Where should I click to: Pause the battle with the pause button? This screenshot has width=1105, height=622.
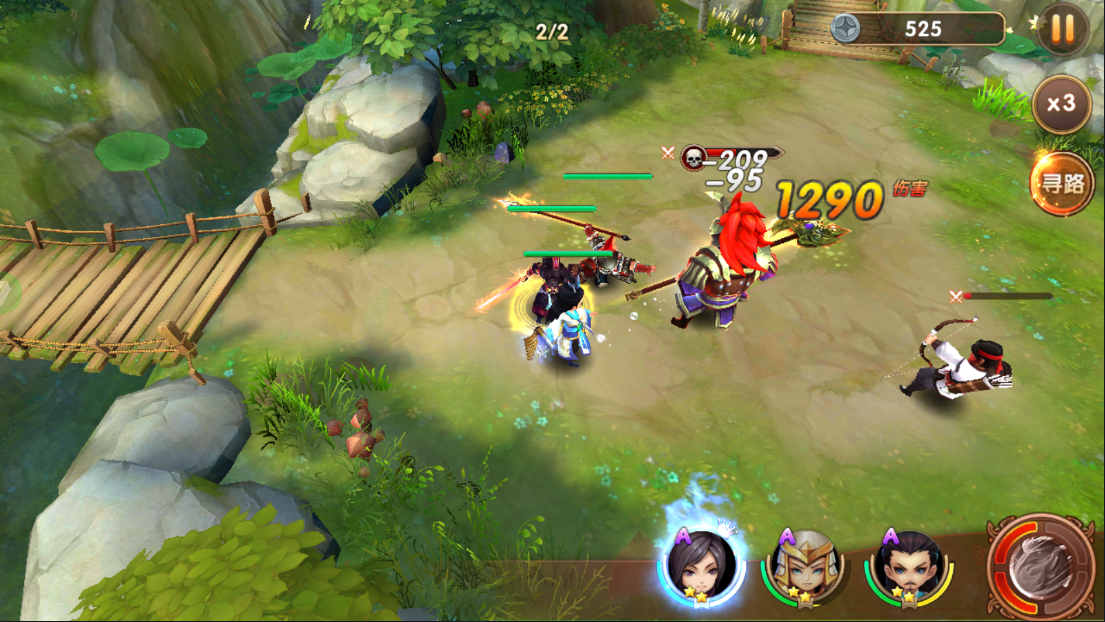point(1061,29)
